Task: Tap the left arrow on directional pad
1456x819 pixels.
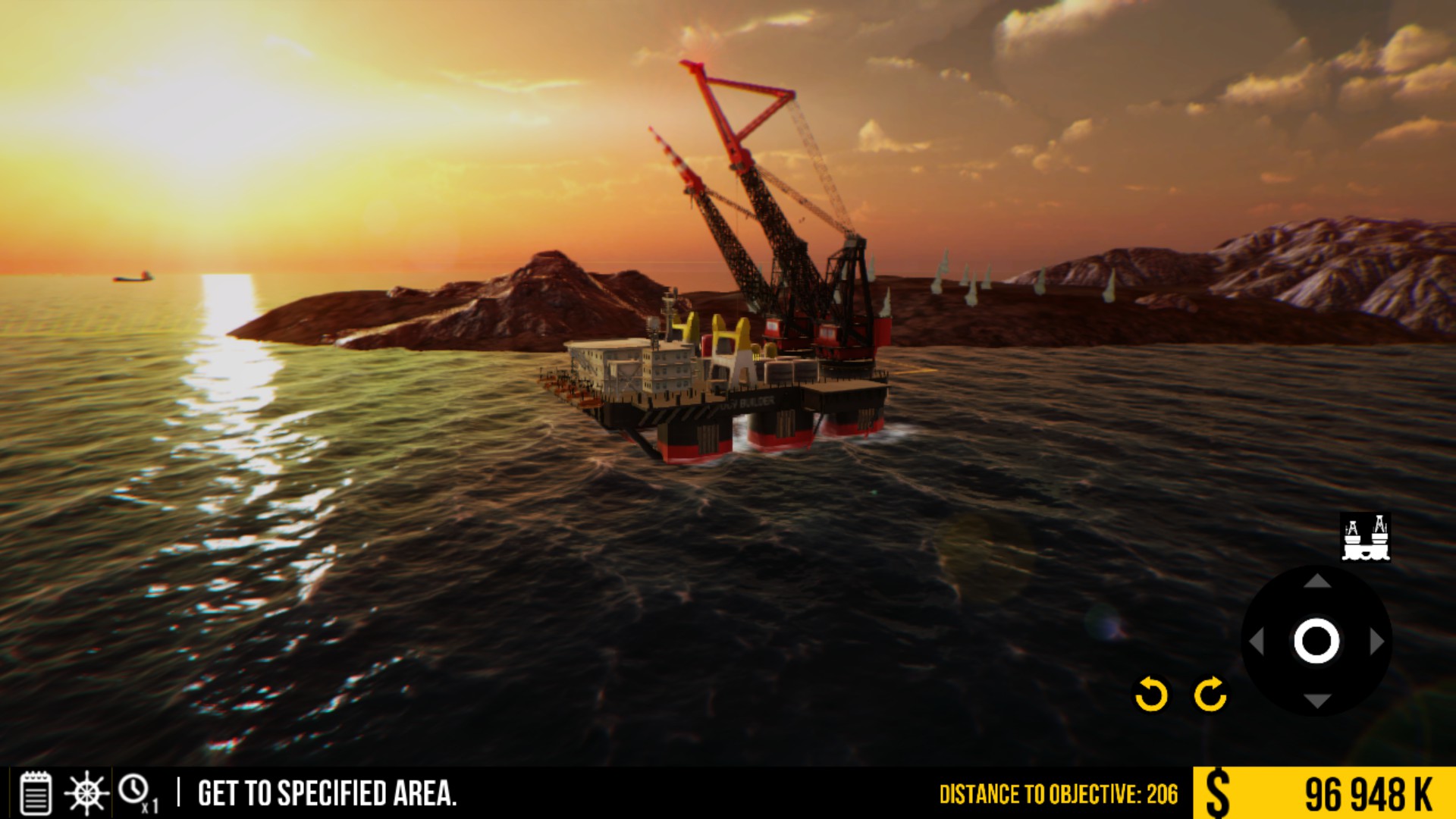Action: coord(1257,642)
